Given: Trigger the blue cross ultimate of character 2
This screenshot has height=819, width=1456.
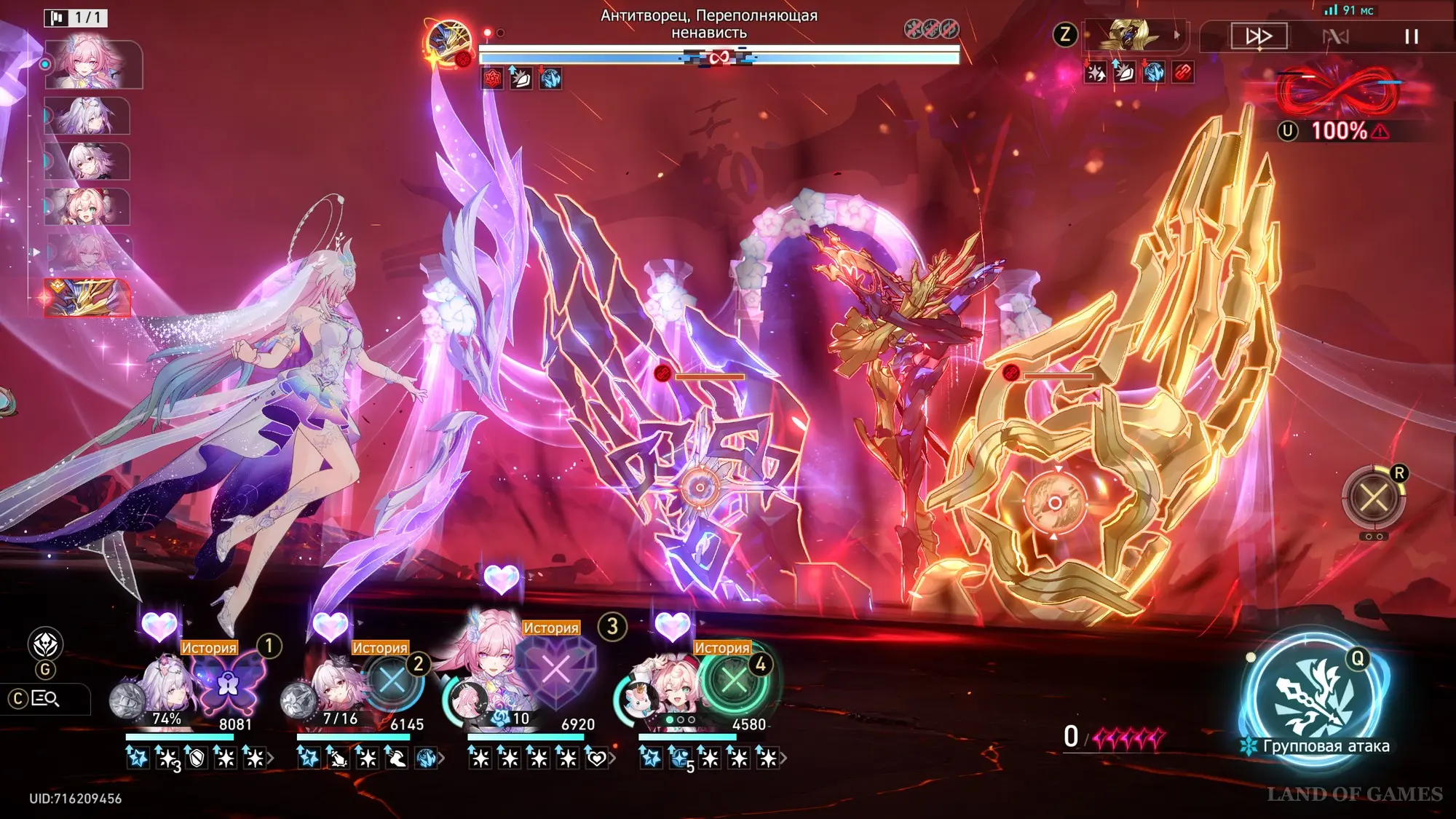Looking at the screenshot, I should point(393,682).
